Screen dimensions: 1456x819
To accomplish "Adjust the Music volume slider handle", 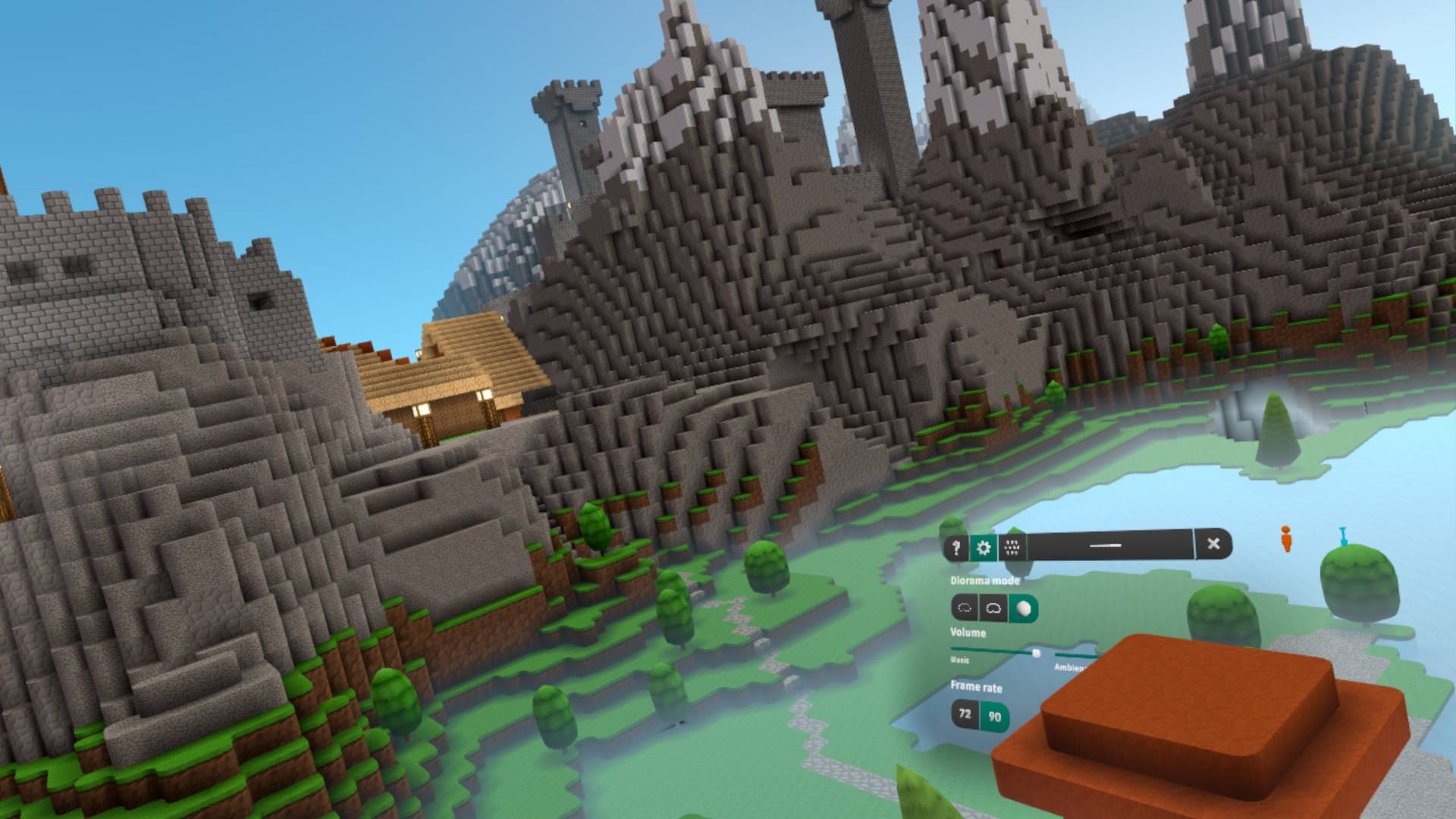I will coord(1036,652).
